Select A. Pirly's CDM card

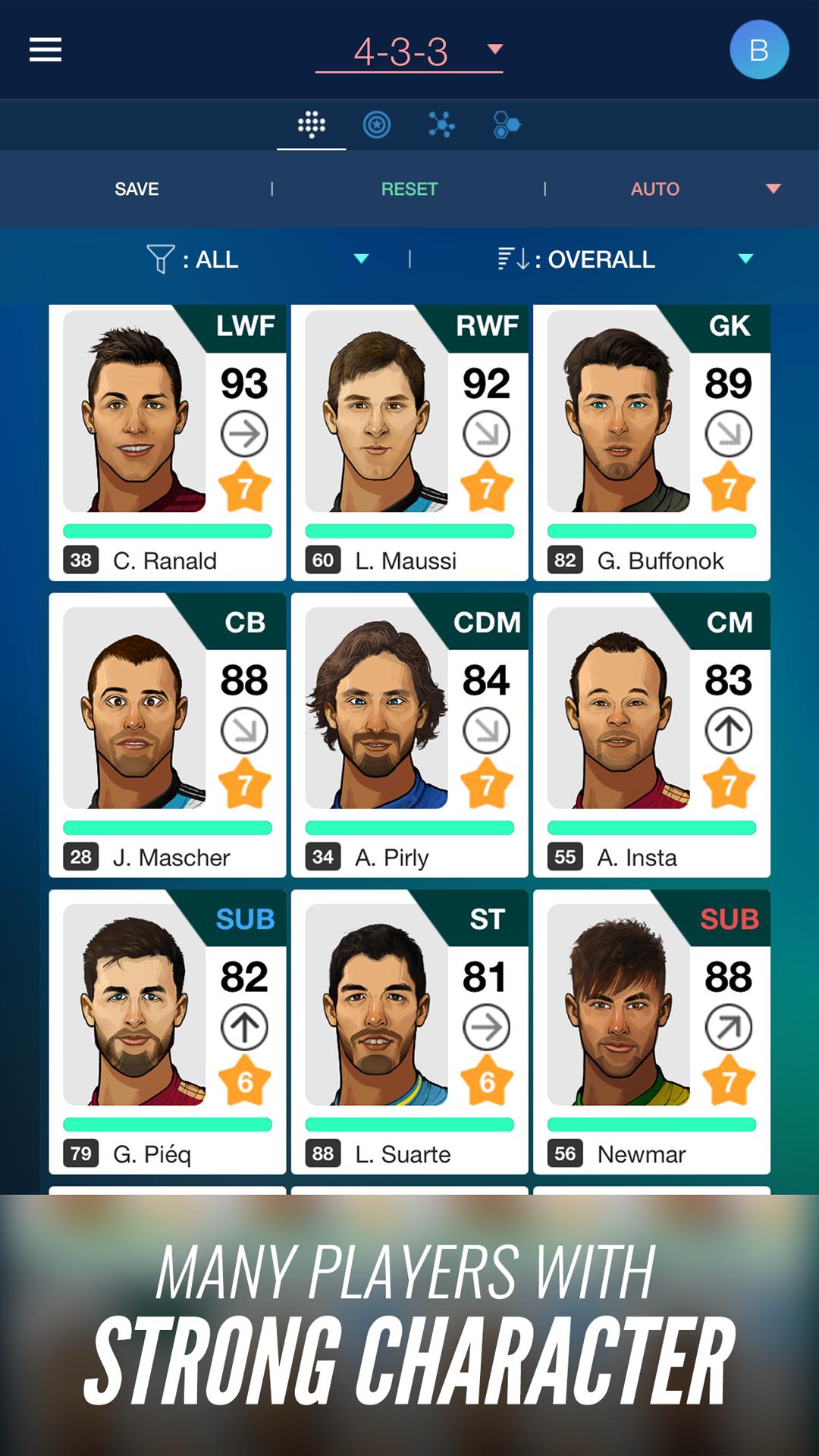(x=409, y=736)
